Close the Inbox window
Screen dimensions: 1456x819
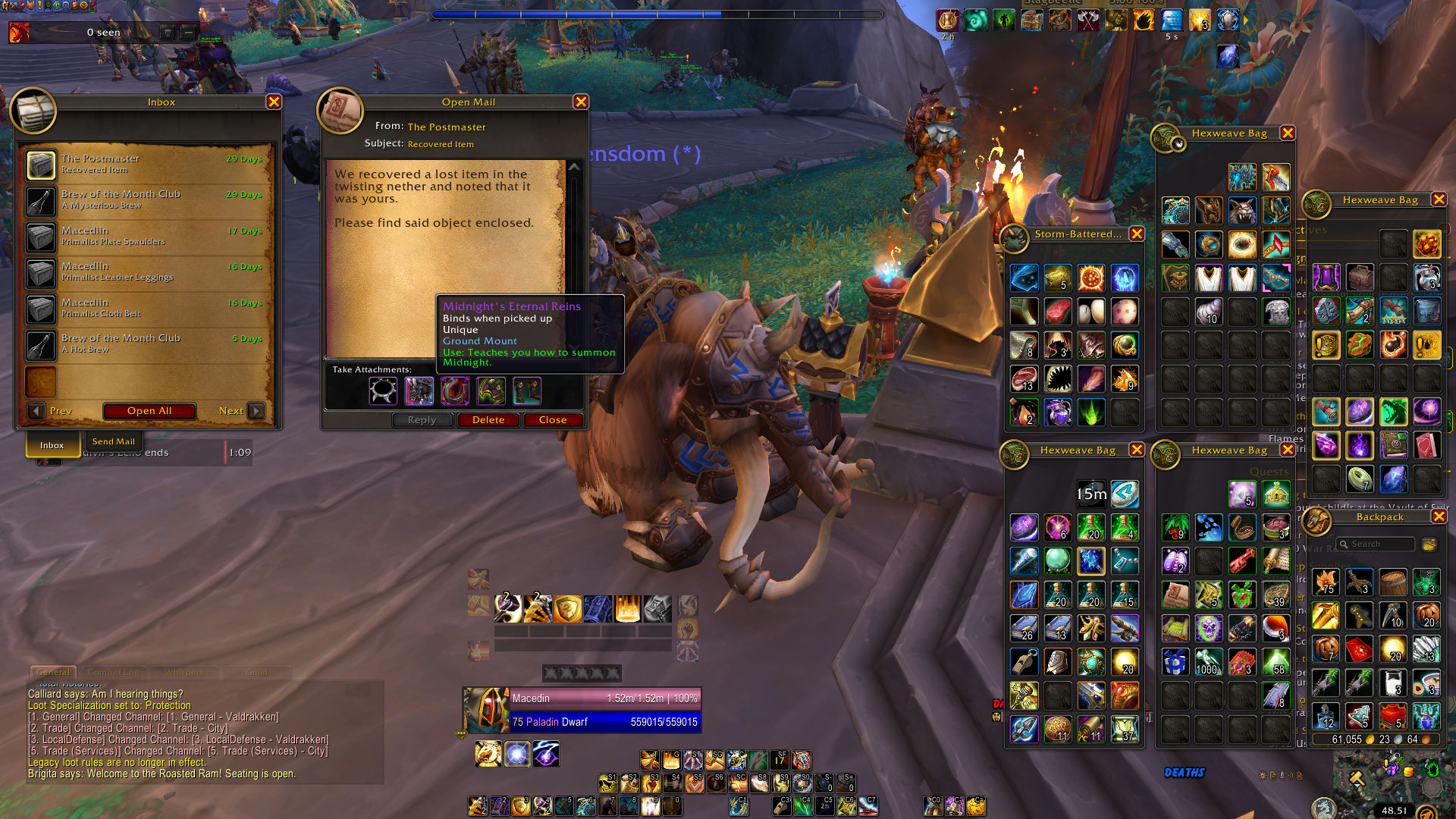274,102
